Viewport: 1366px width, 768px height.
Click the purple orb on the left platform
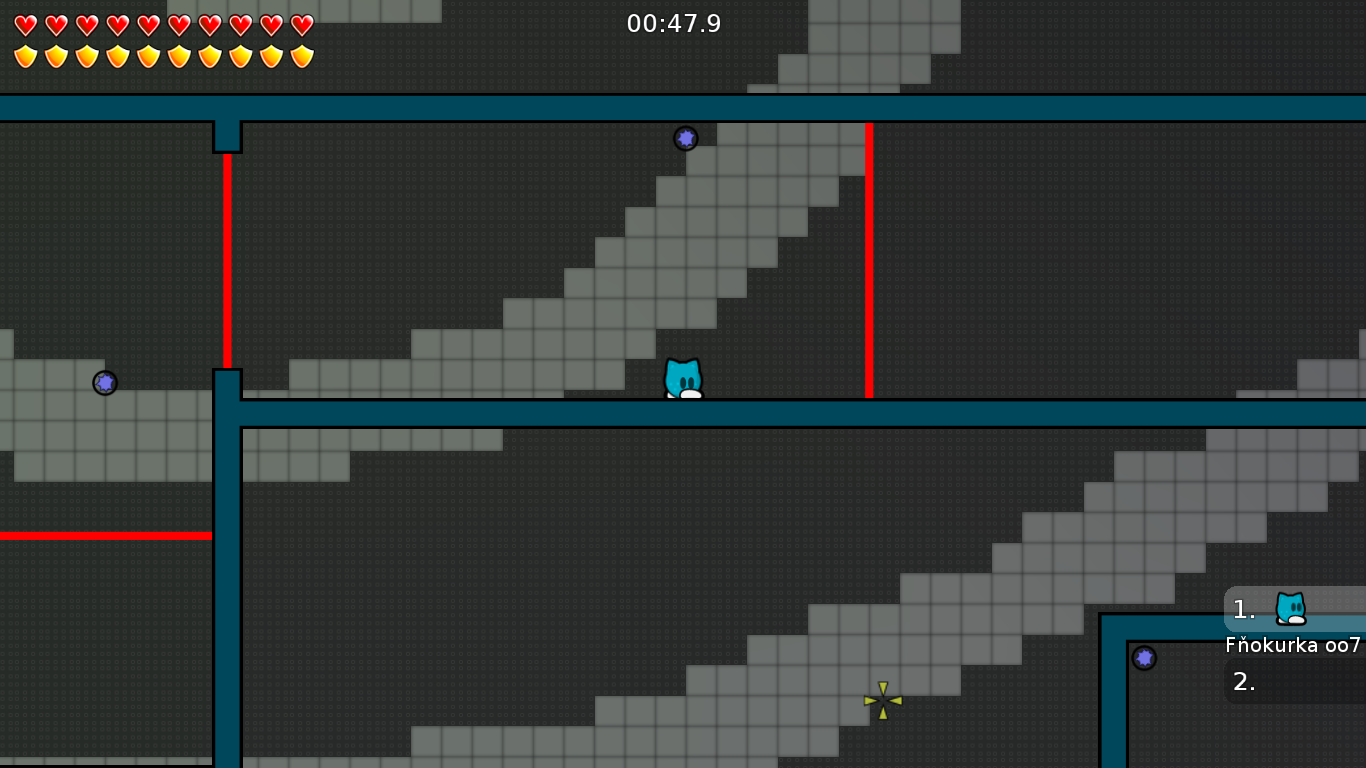click(x=104, y=382)
